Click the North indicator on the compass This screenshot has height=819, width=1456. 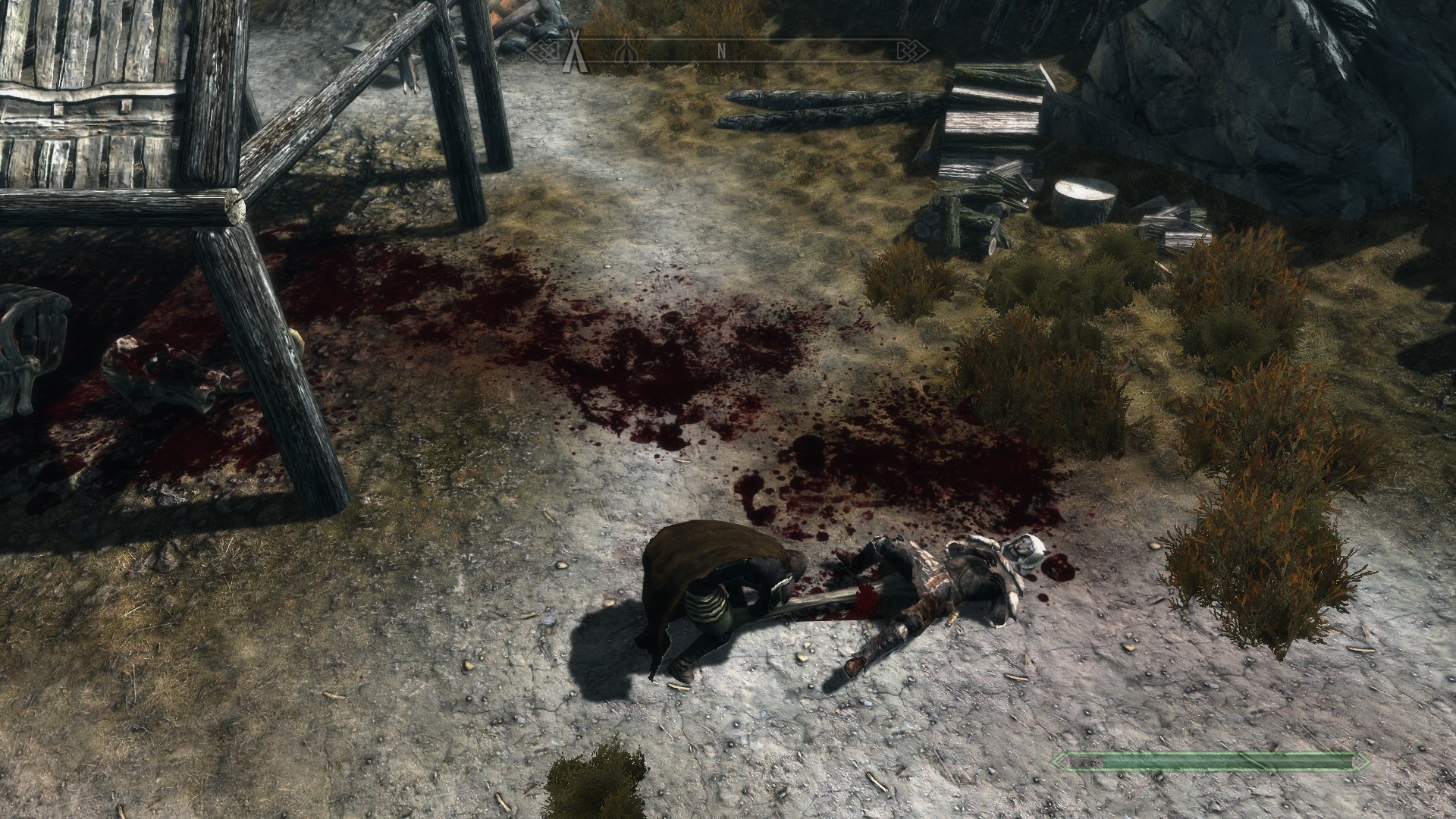(723, 52)
